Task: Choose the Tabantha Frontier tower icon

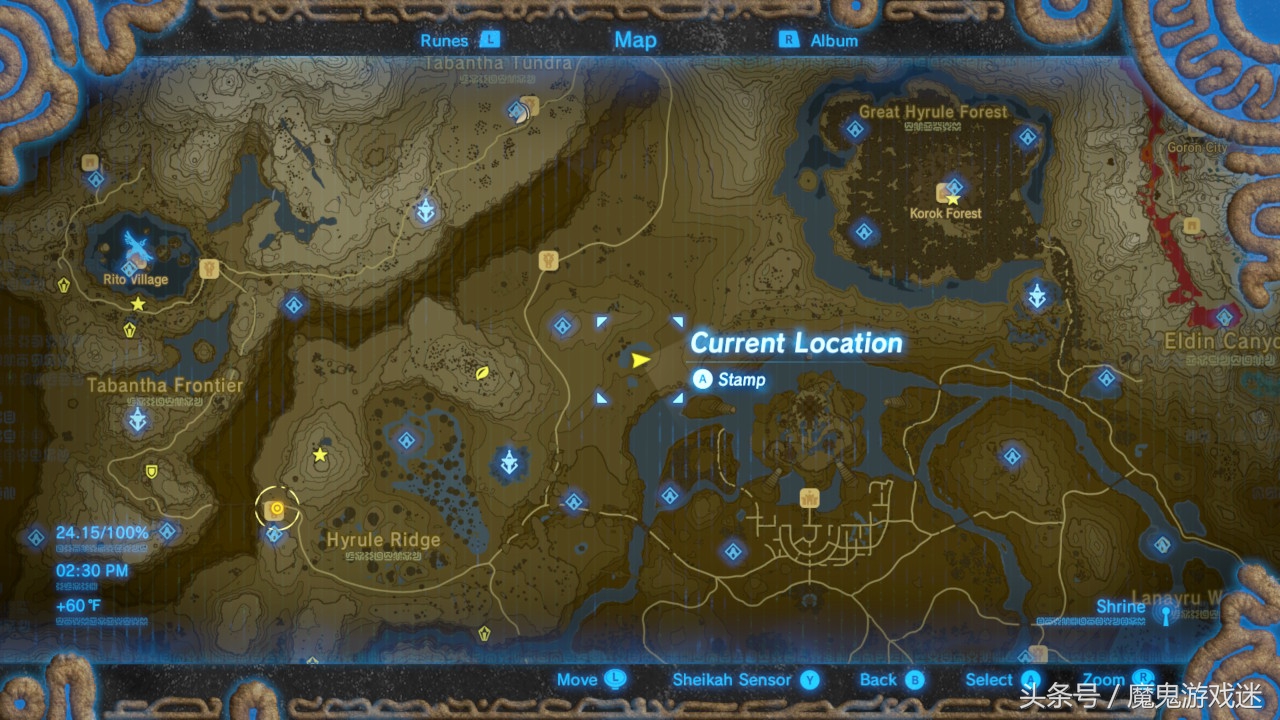Action: tap(138, 419)
